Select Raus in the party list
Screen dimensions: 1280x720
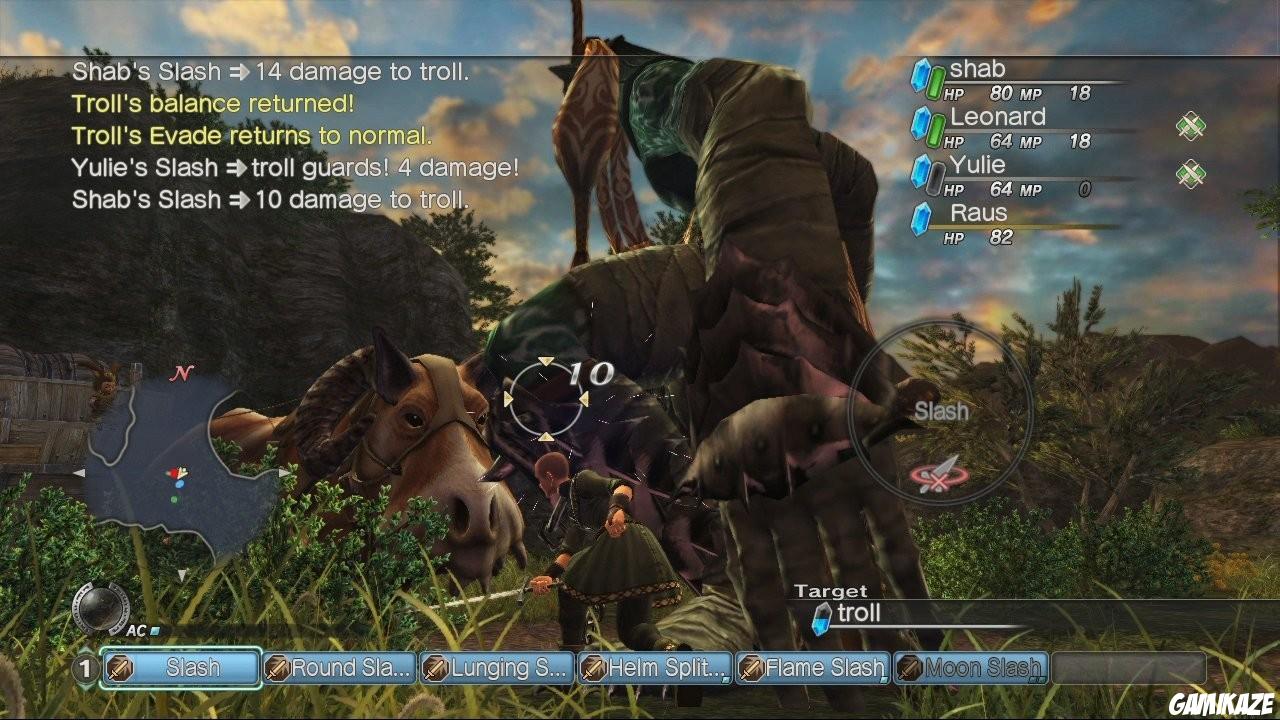[x=978, y=213]
